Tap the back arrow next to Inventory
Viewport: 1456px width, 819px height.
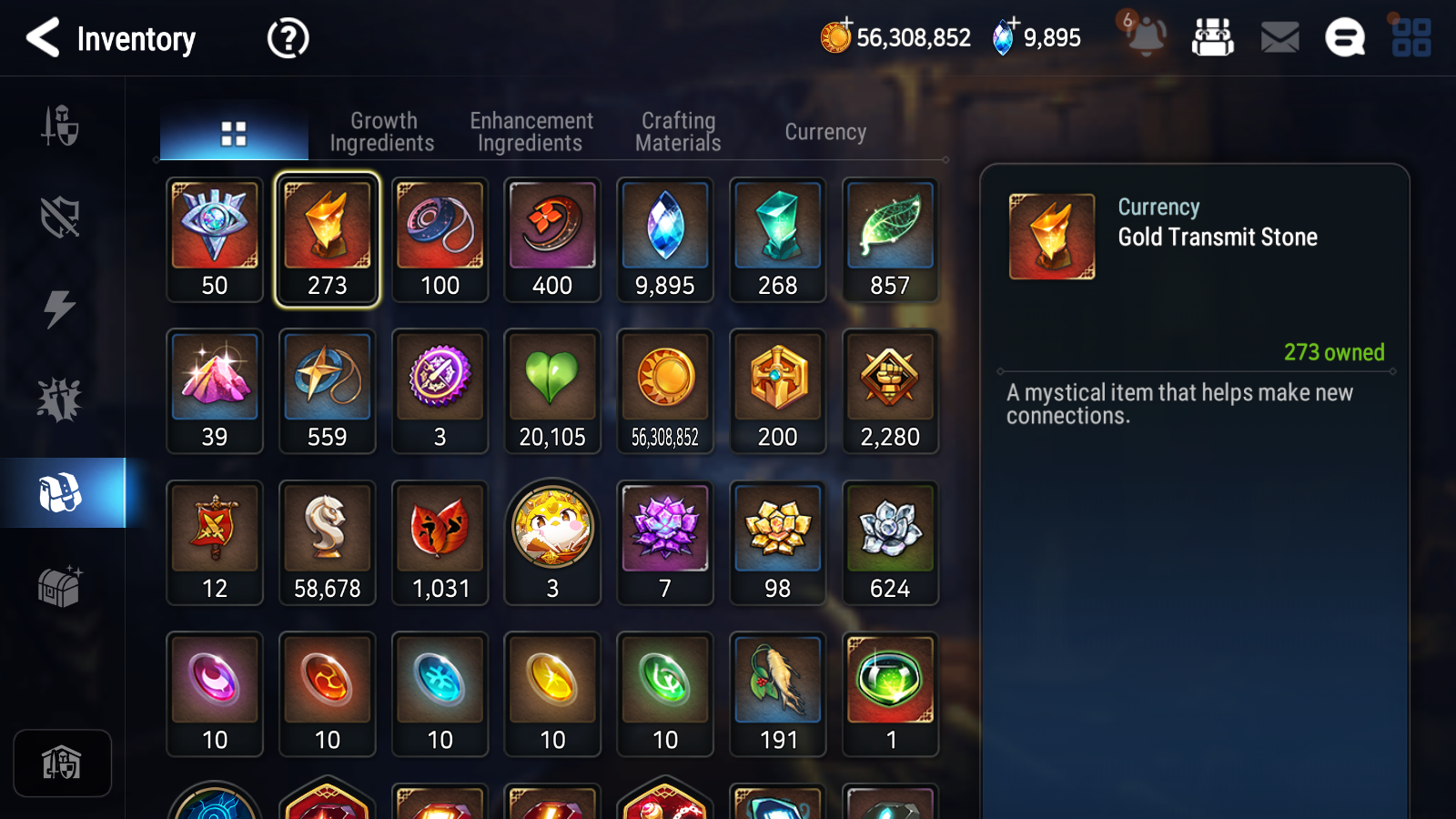tap(43, 38)
